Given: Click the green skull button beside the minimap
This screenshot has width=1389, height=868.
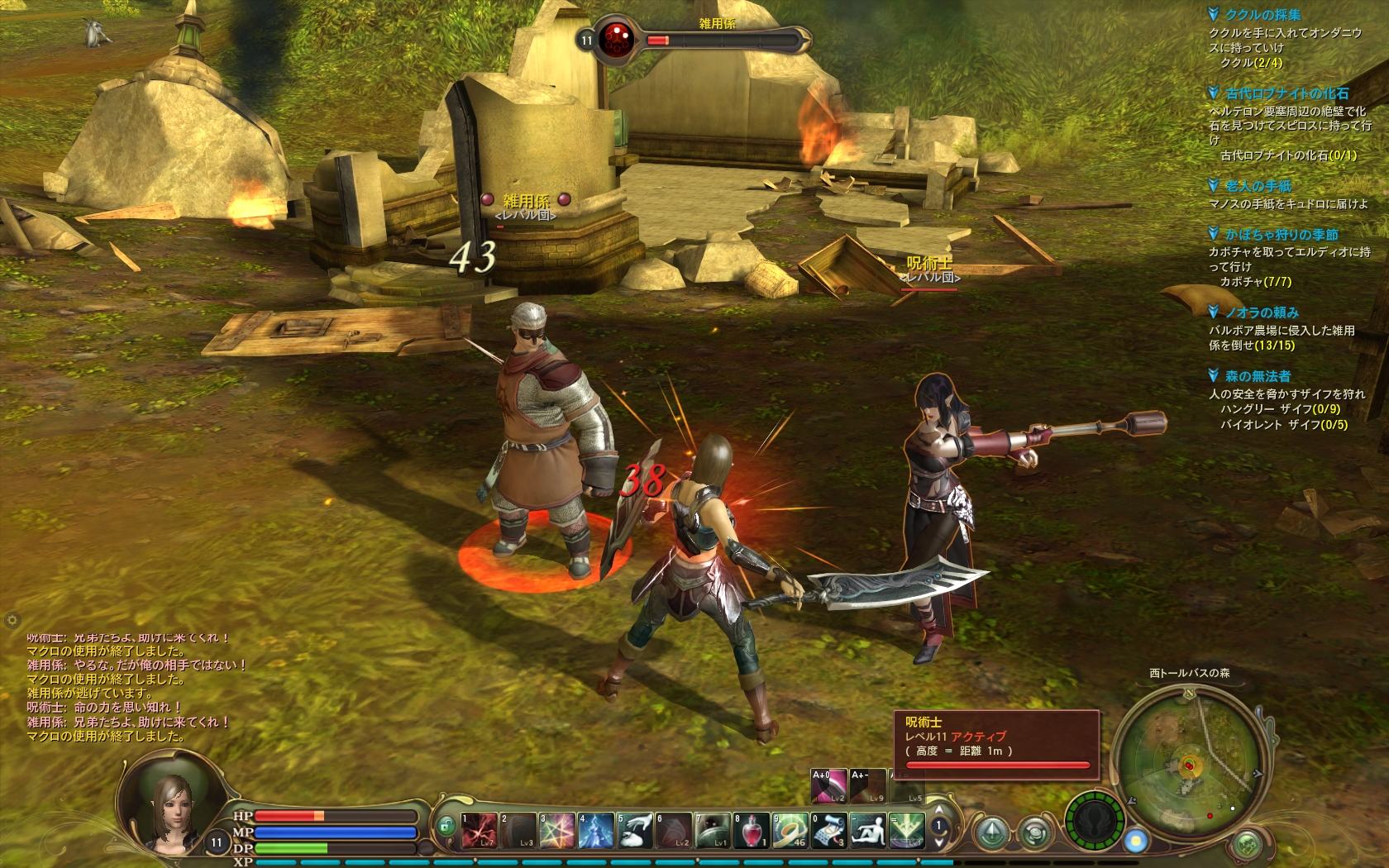Looking at the screenshot, I should [1094, 822].
